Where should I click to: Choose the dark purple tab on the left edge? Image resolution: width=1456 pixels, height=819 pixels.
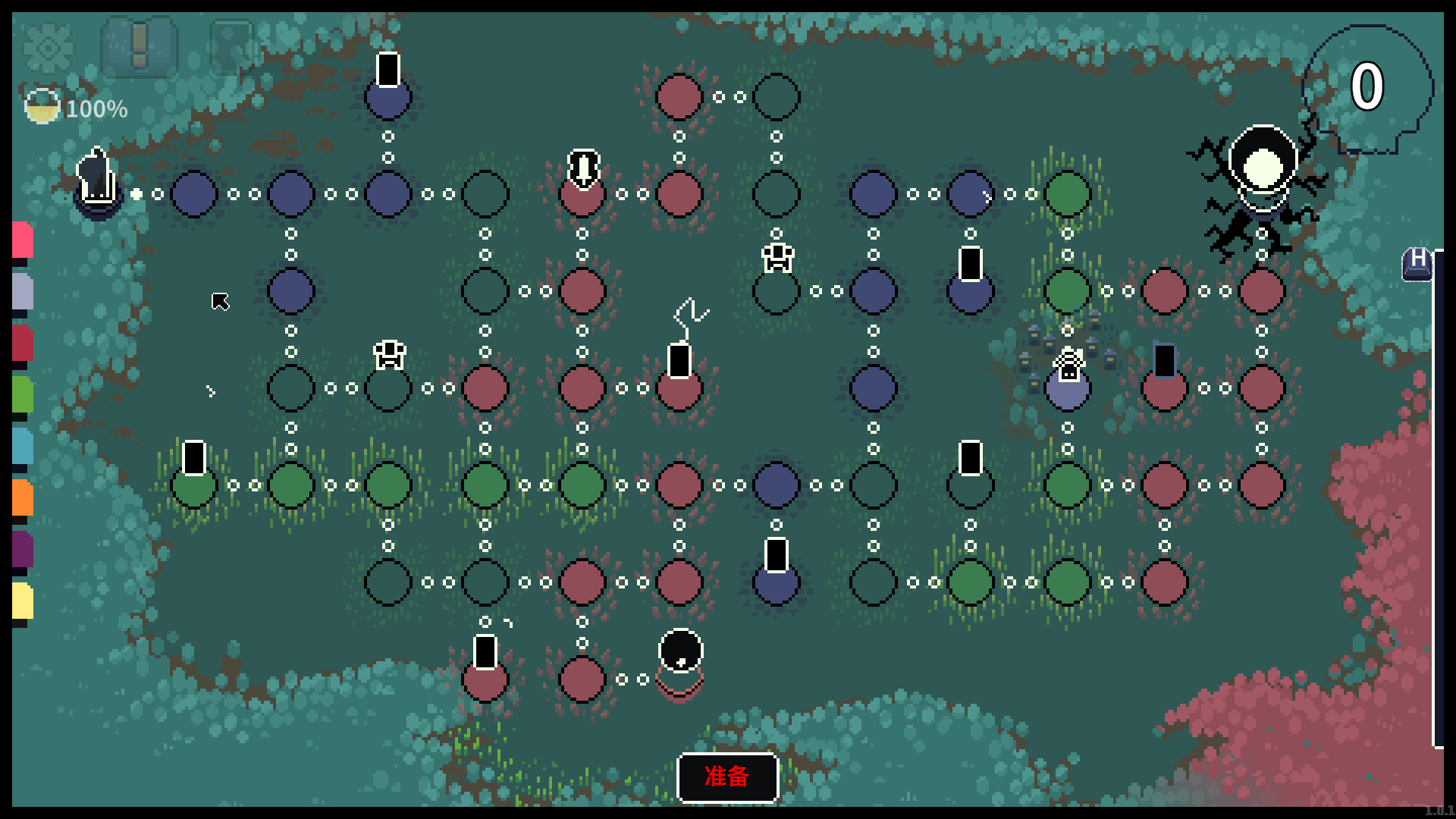click(x=22, y=549)
